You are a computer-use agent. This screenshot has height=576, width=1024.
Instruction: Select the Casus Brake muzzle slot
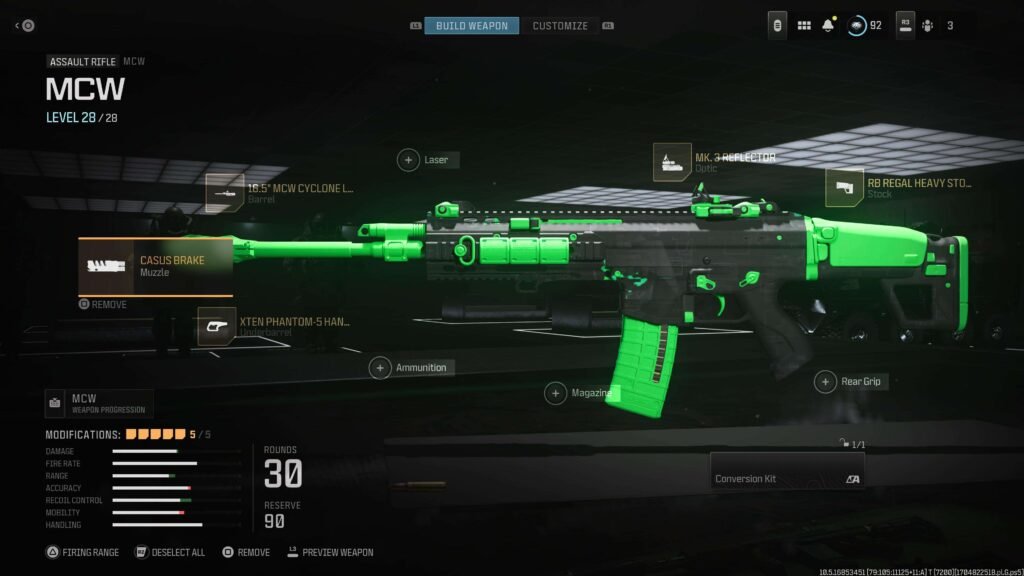[156, 266]
